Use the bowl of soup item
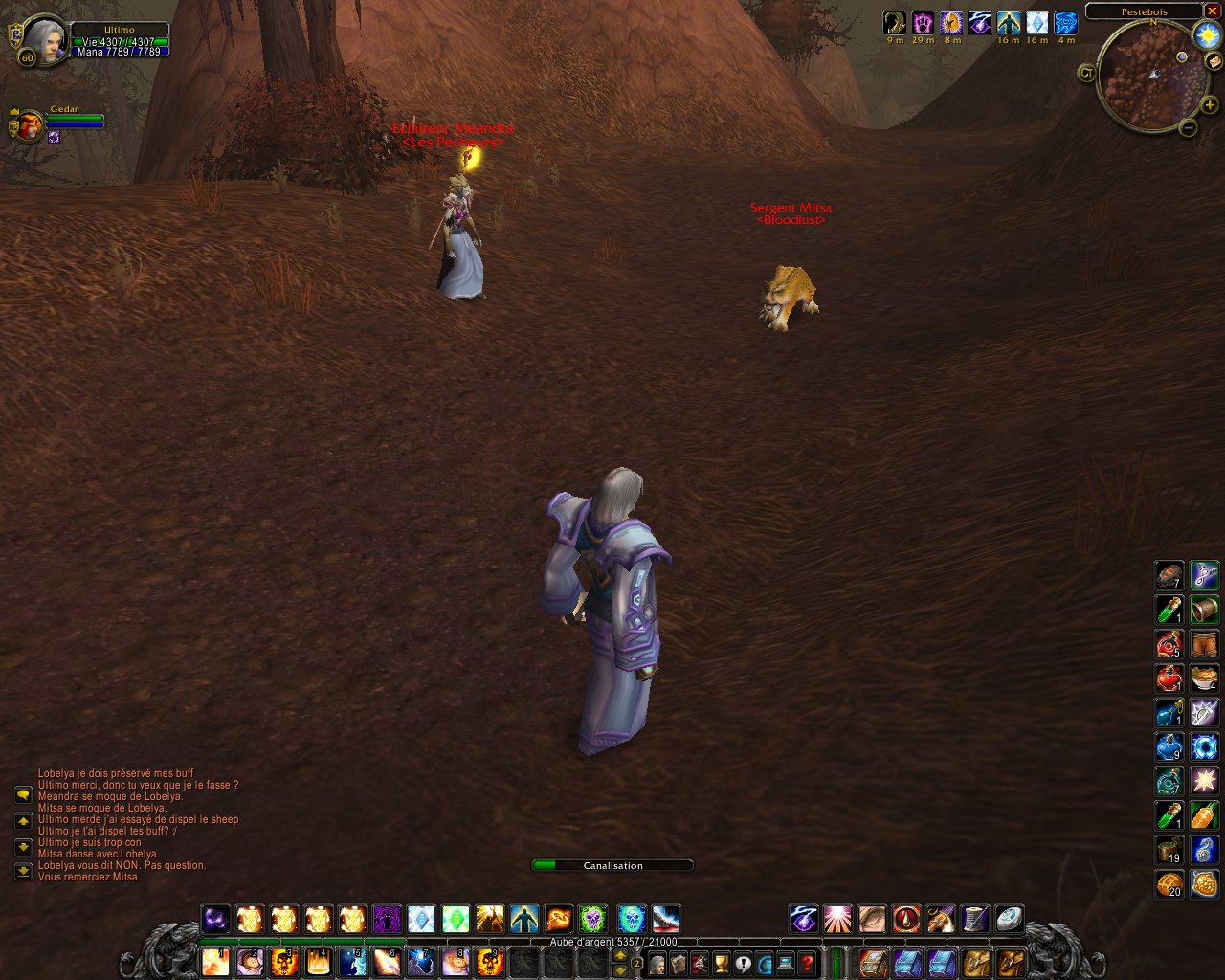1225x980 pixels. pyautogui.click(x=1205, y=678)
